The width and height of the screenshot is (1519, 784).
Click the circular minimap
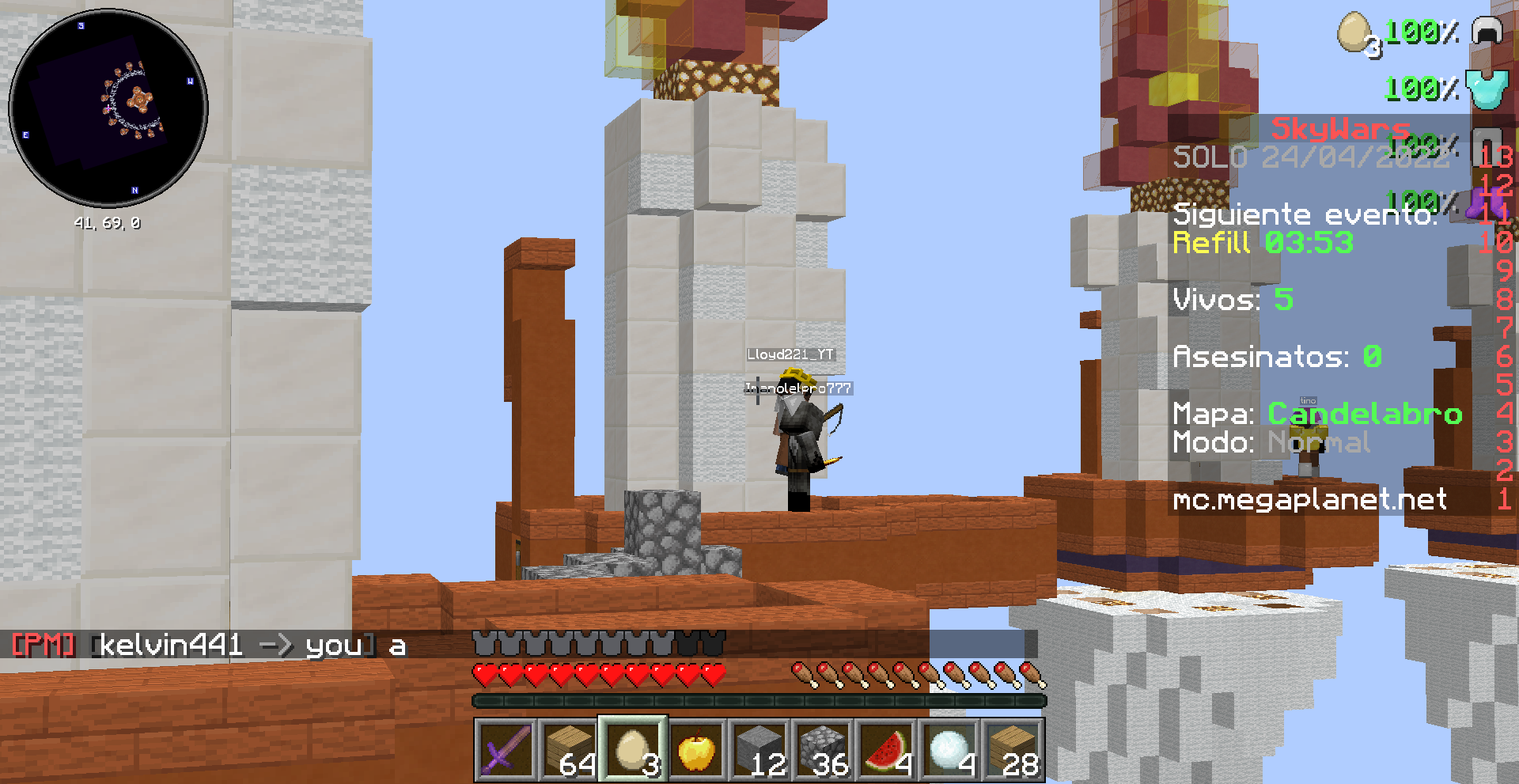click(108, 108)
